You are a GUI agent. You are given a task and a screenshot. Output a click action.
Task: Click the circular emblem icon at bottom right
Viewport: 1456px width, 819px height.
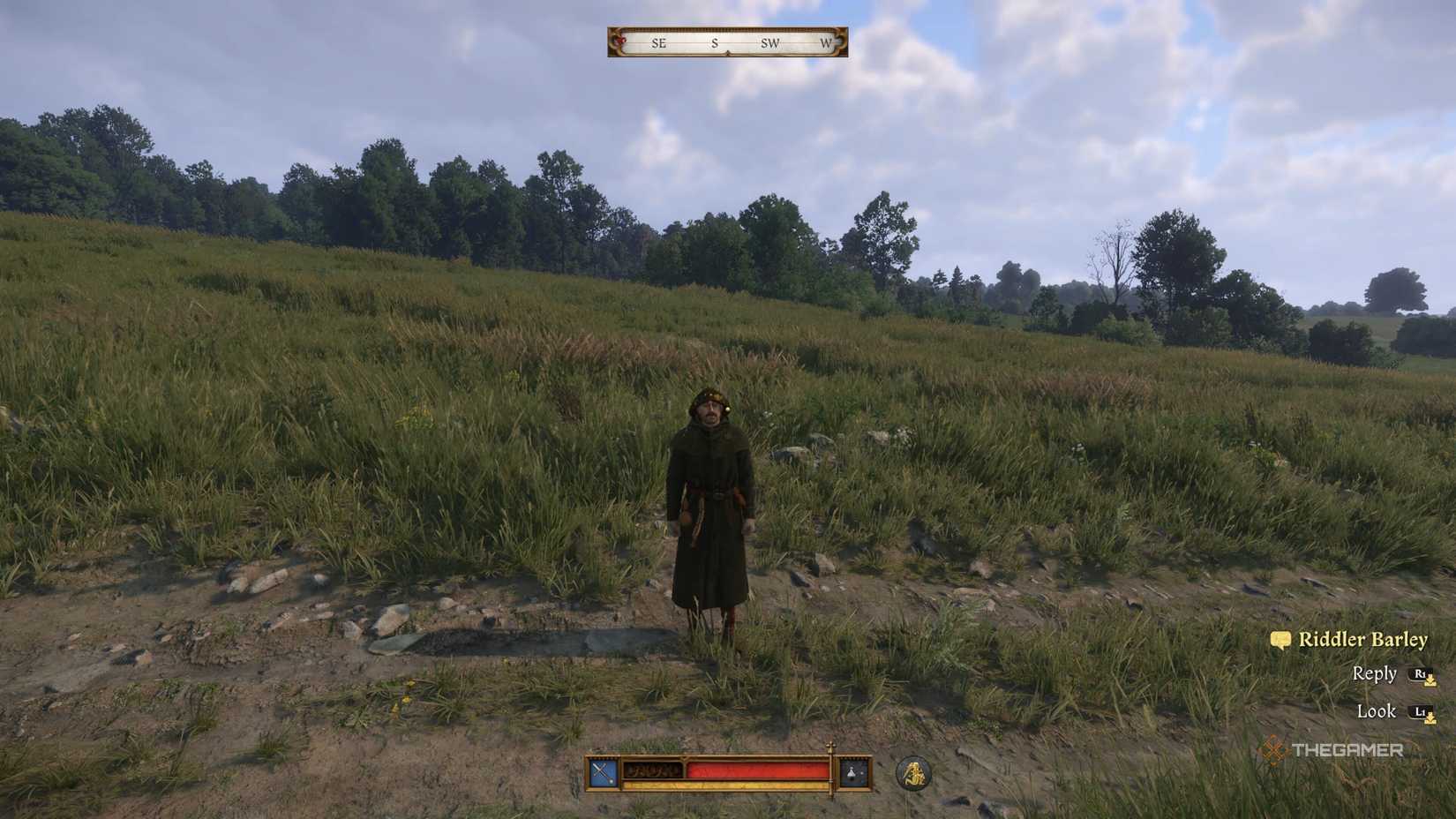pos(914,771)
